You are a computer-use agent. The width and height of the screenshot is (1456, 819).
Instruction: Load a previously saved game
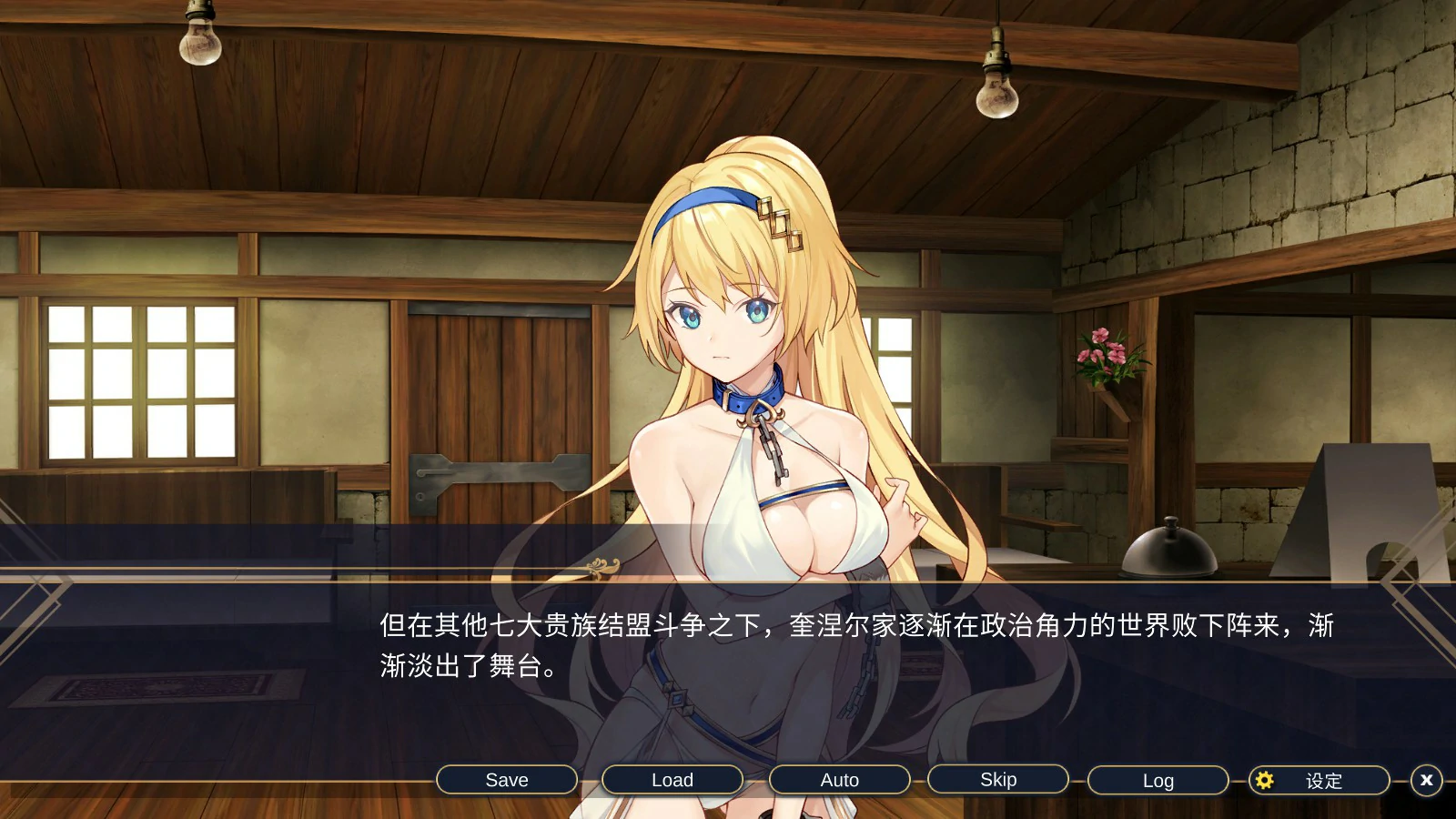(x=672, y=780)
